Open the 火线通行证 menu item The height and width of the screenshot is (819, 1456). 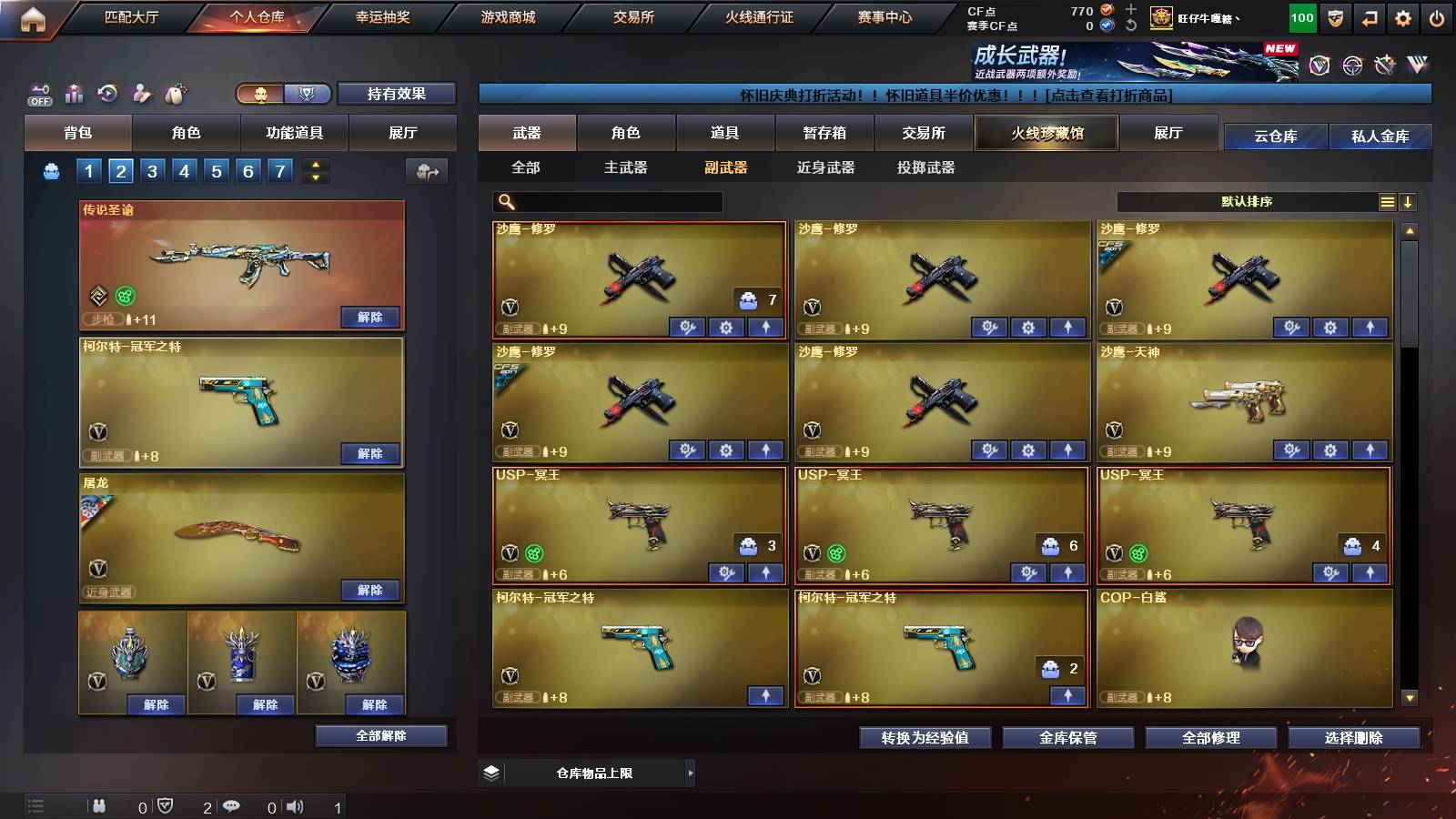point(762,16)
